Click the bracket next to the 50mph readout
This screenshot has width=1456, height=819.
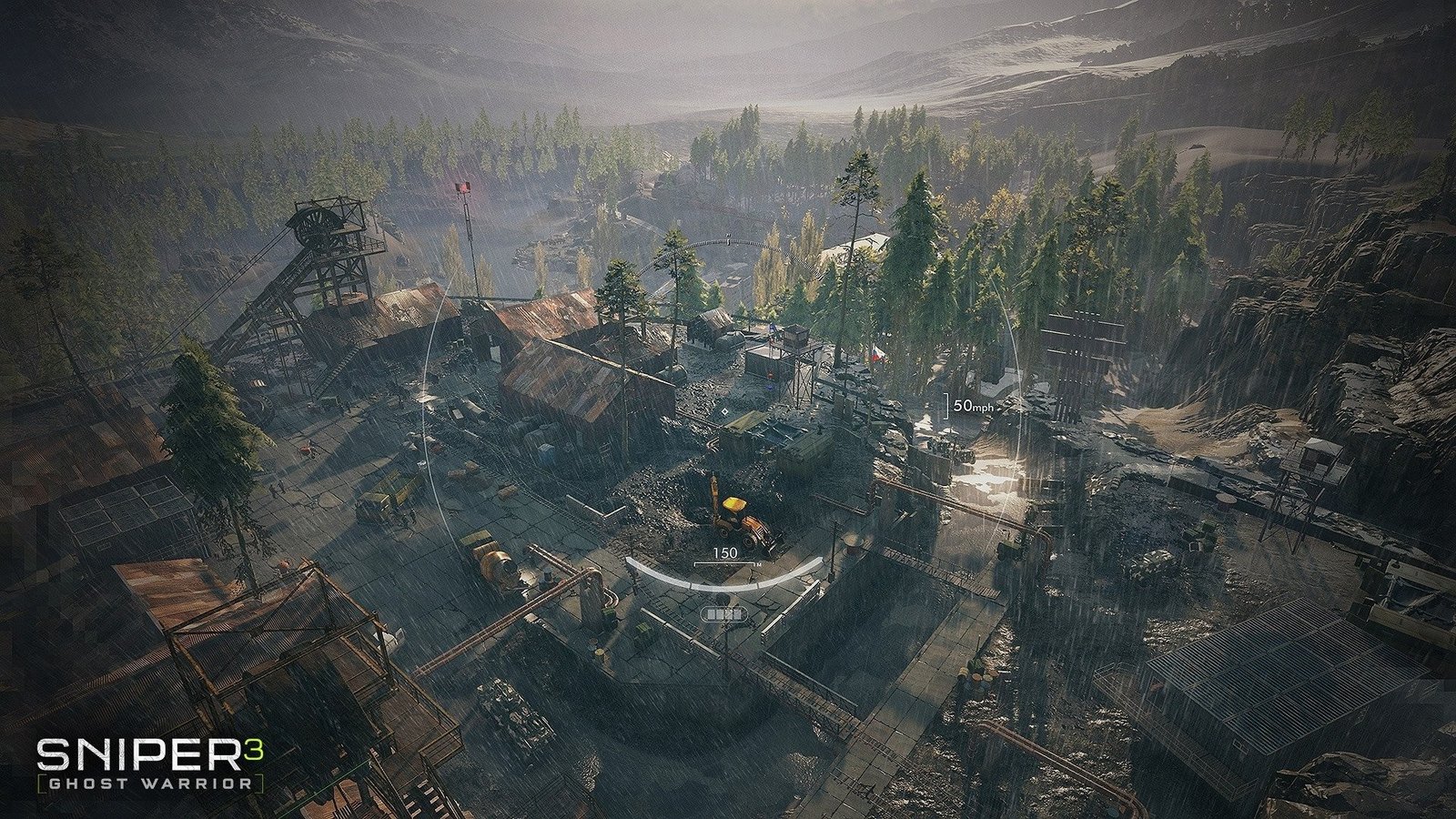[945, 407]
